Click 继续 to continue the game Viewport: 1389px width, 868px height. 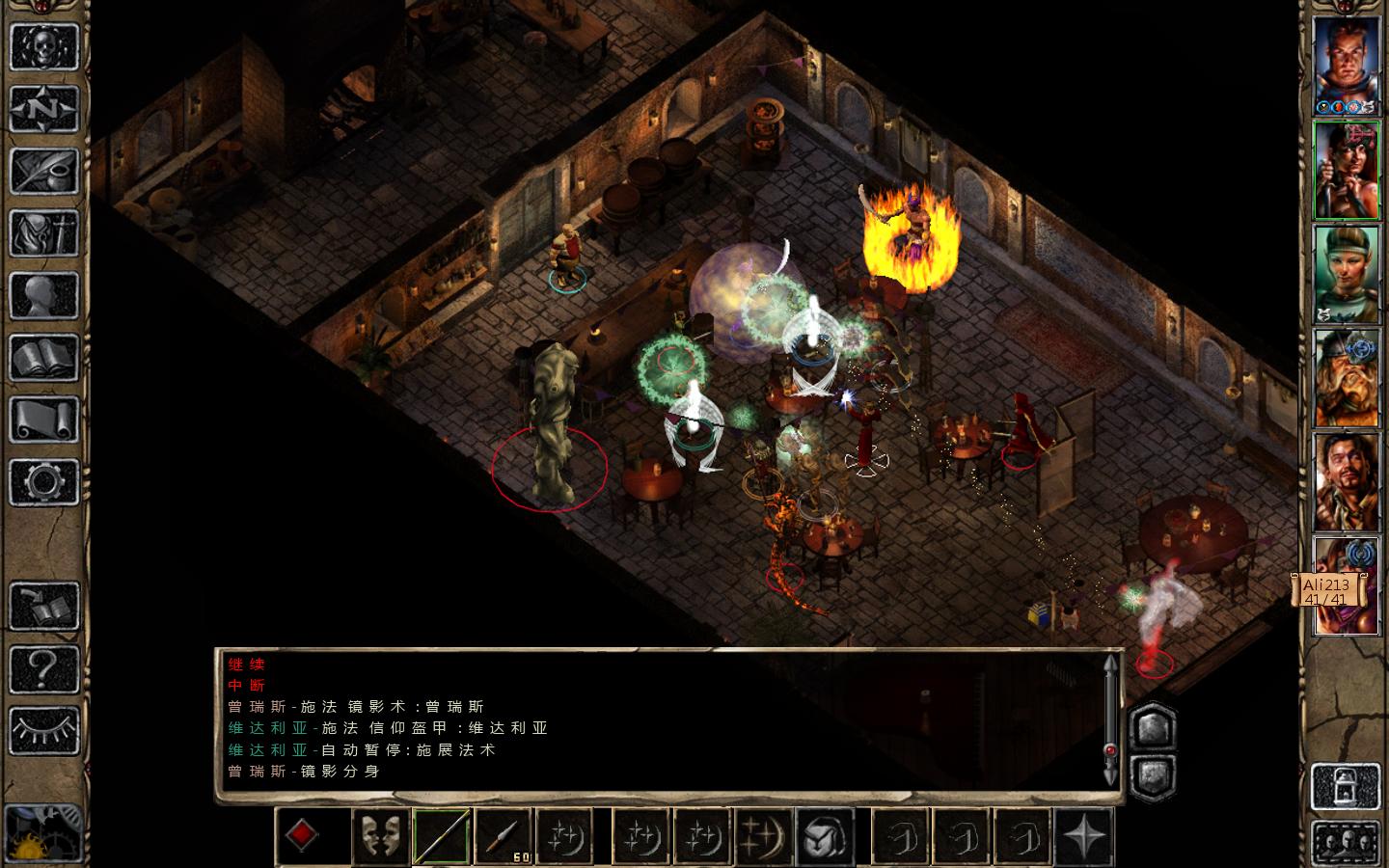pyautogui.click(x=244, y=665)
